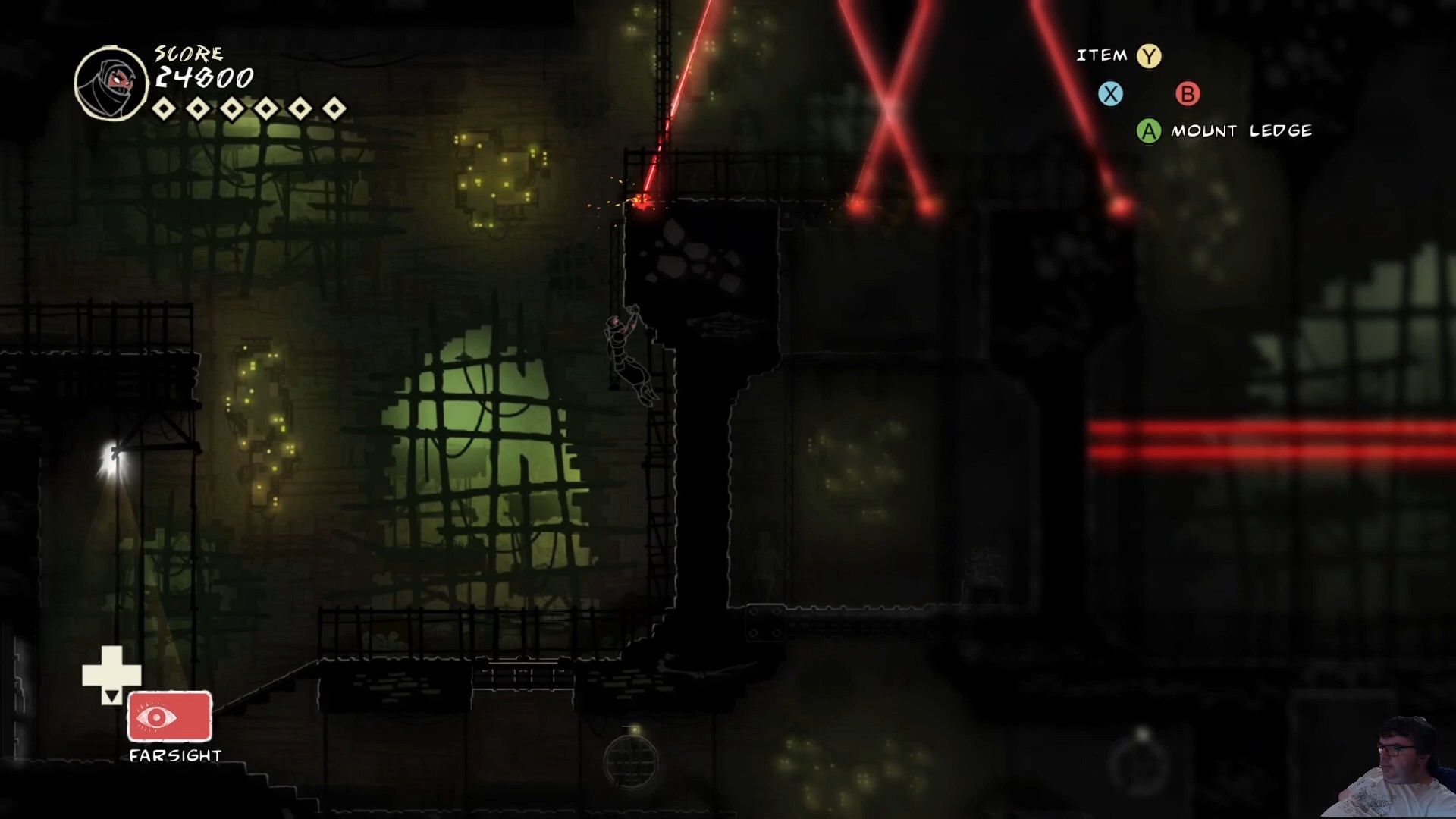Viewport: 1456px width, 819px height.
Task: Select the blue X button prompt
Action: (x=1111, y=94)
